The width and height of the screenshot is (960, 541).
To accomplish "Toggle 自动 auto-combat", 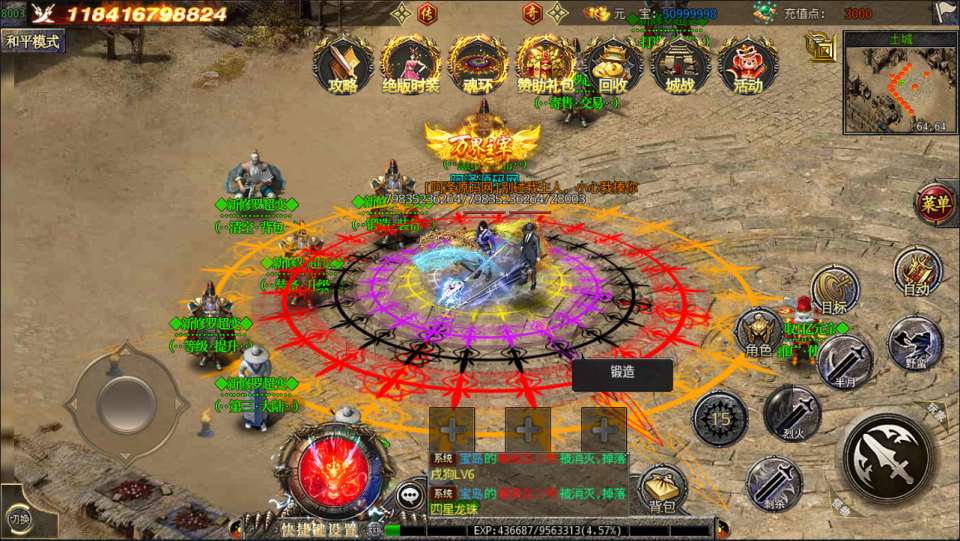I will (917, 270).
